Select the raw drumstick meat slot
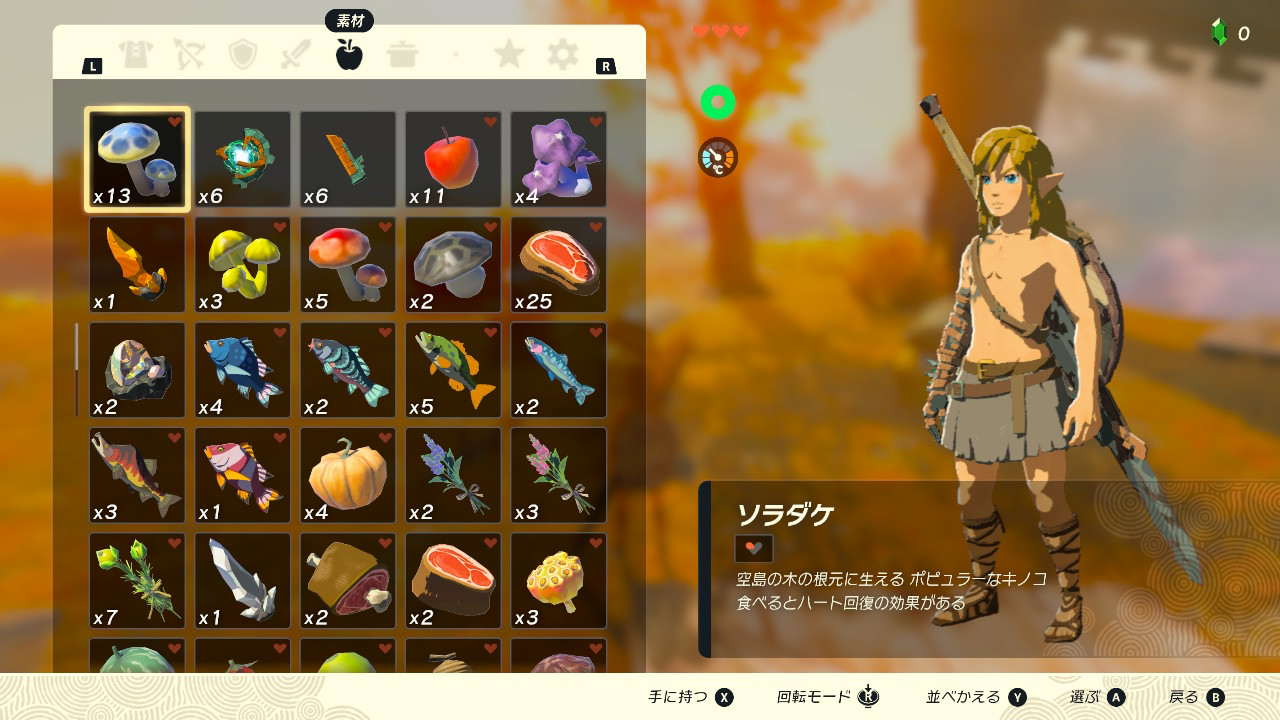This screenshot has height=720, width=1280. click(x=347, y=581)
